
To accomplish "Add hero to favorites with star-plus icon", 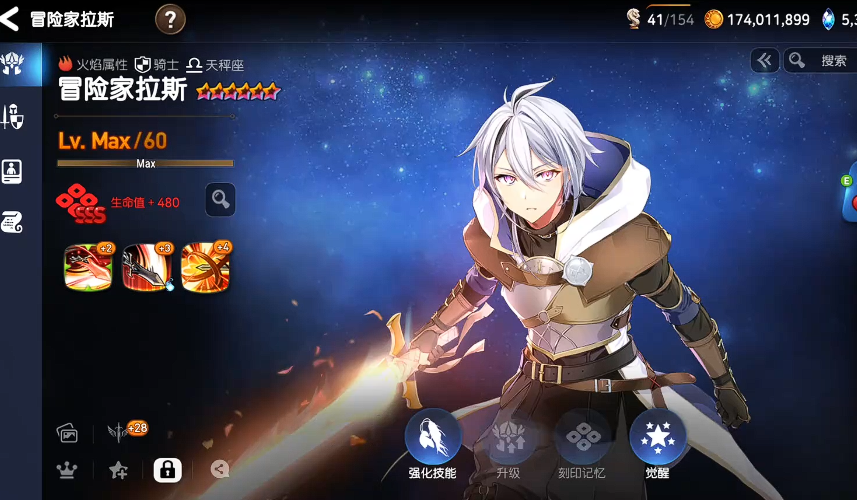I will [118, 470].
